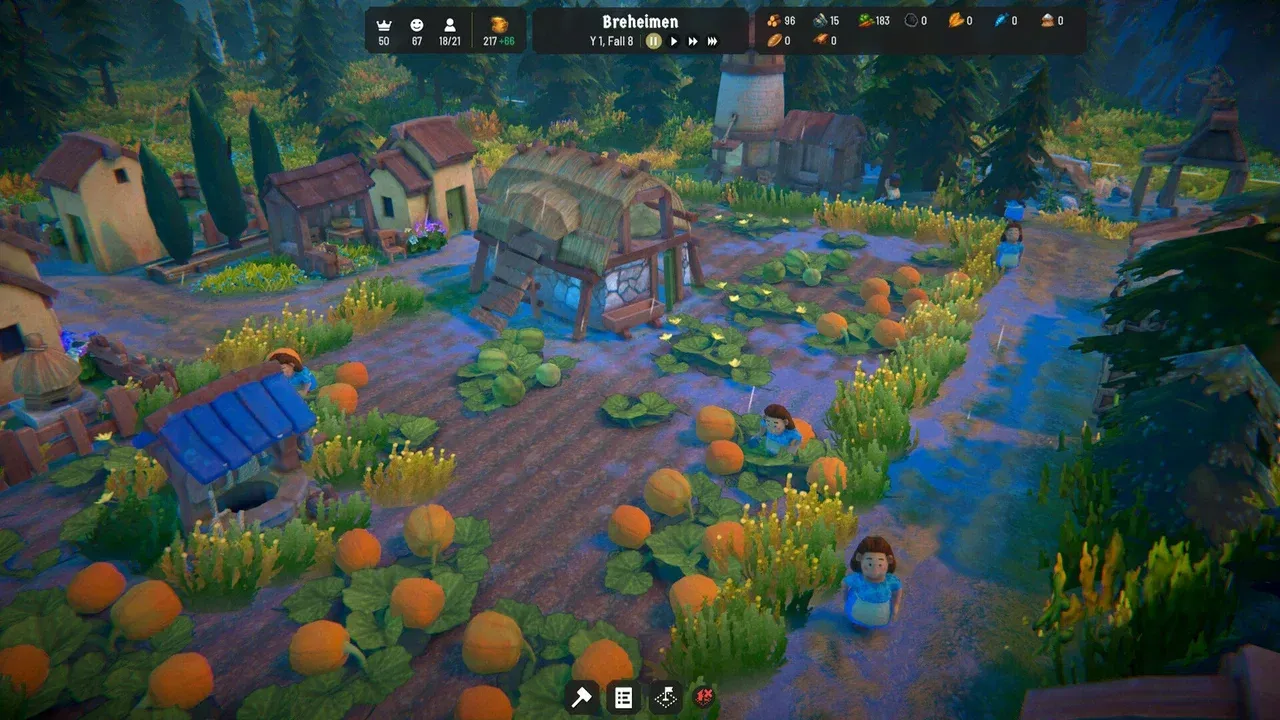View the fish resource icon showing 15
The image size is (1280, 720).
pos(820,19)
